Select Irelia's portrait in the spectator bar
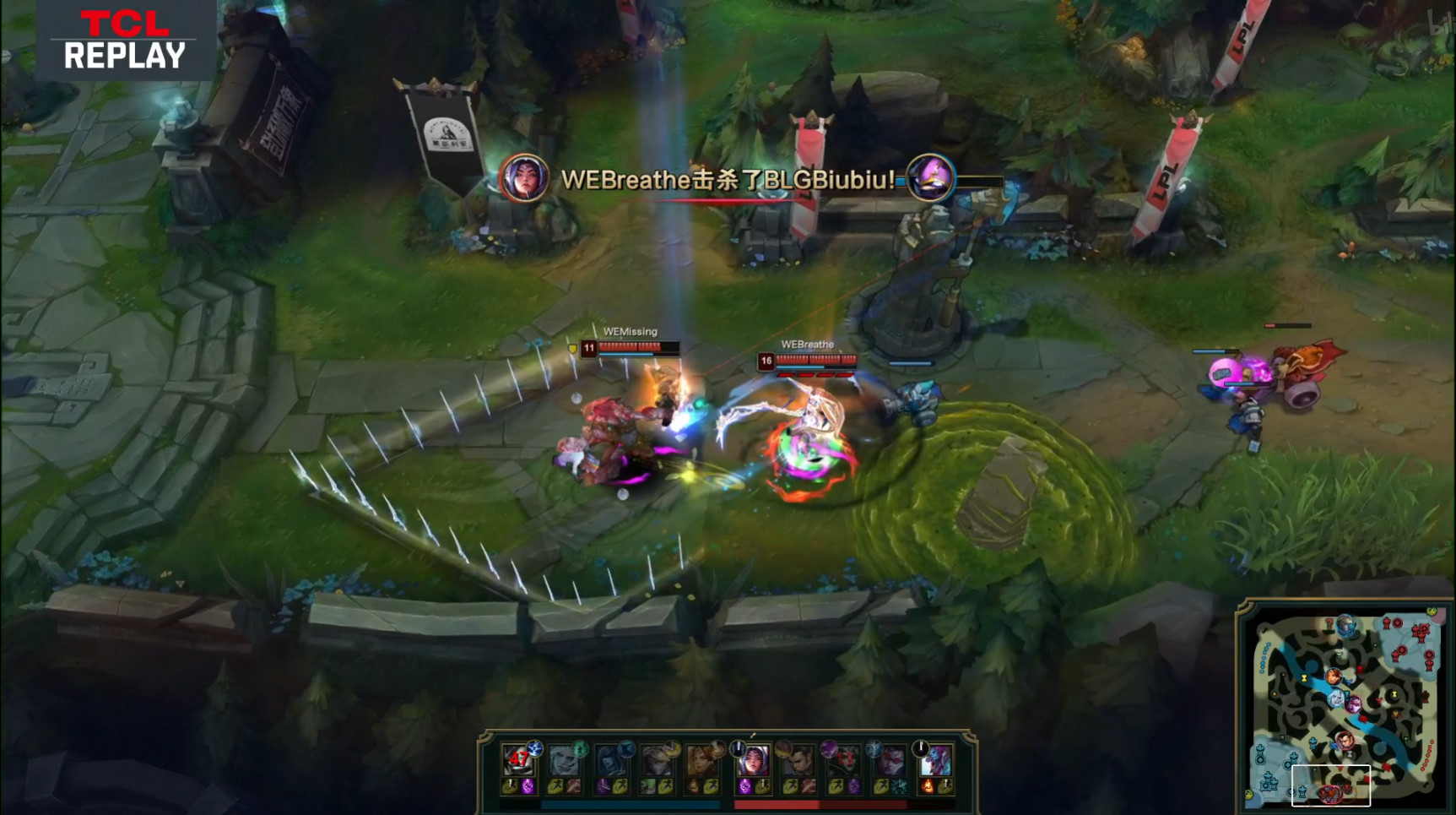The width and height of the screenshot is (1456, 815). click(753, 761)
